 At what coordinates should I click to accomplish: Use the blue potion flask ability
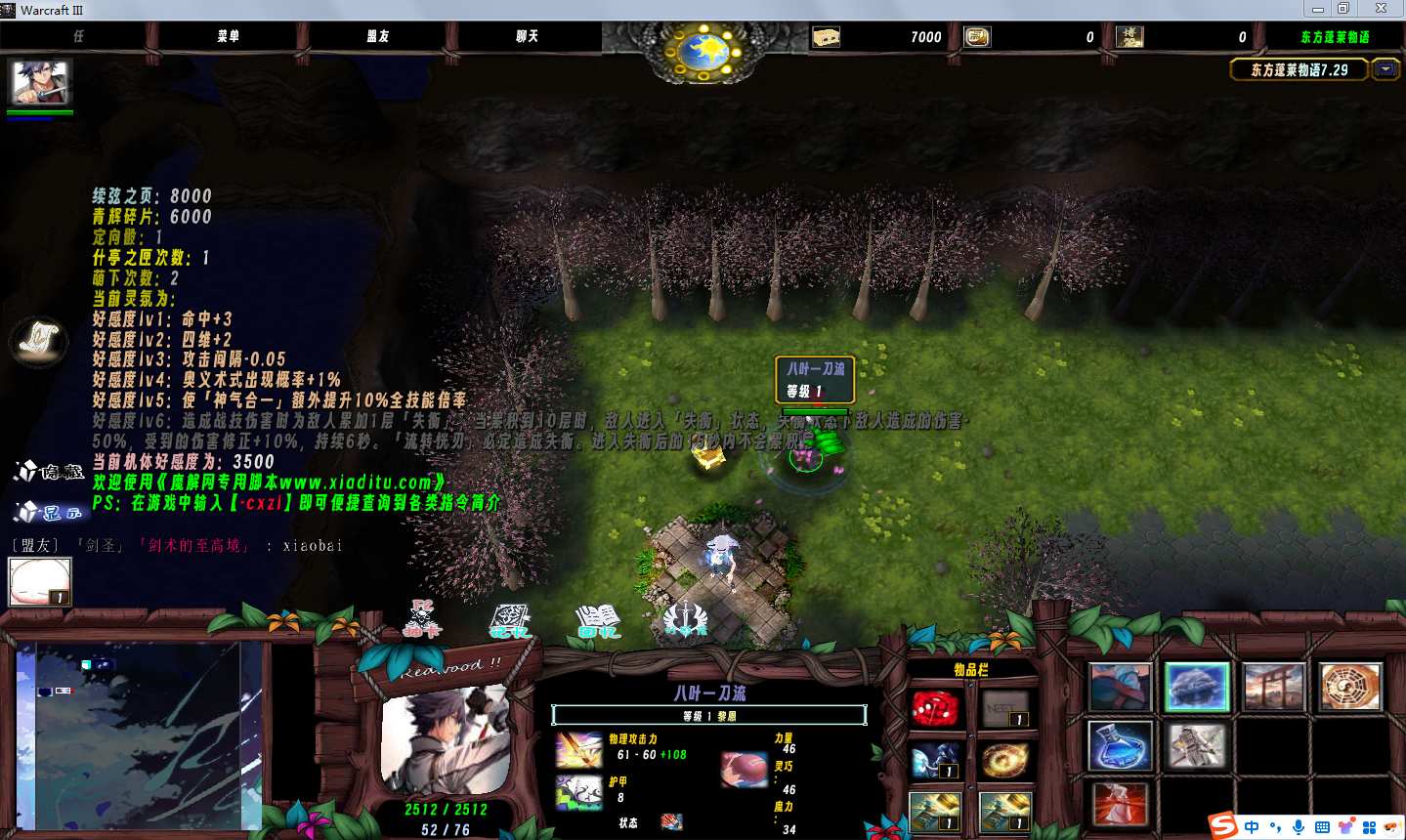click(1121, 746)
